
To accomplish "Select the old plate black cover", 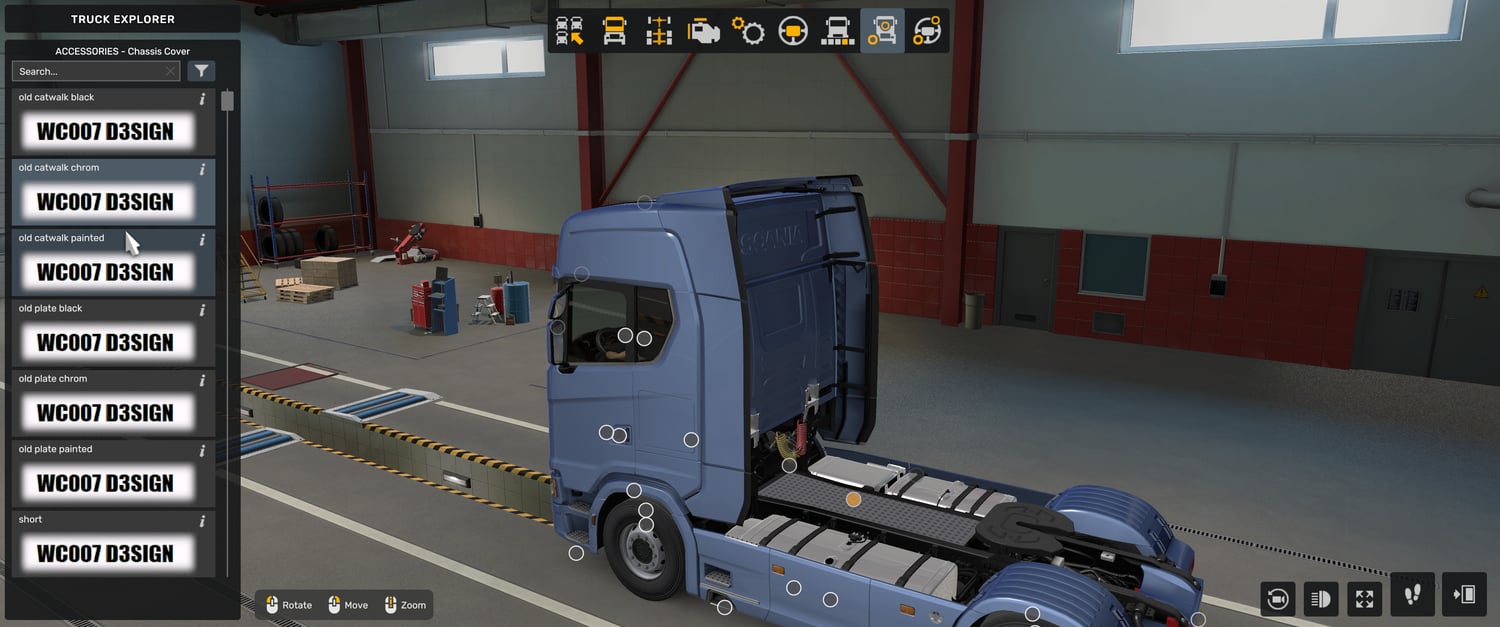I will [x=106, y=342].
